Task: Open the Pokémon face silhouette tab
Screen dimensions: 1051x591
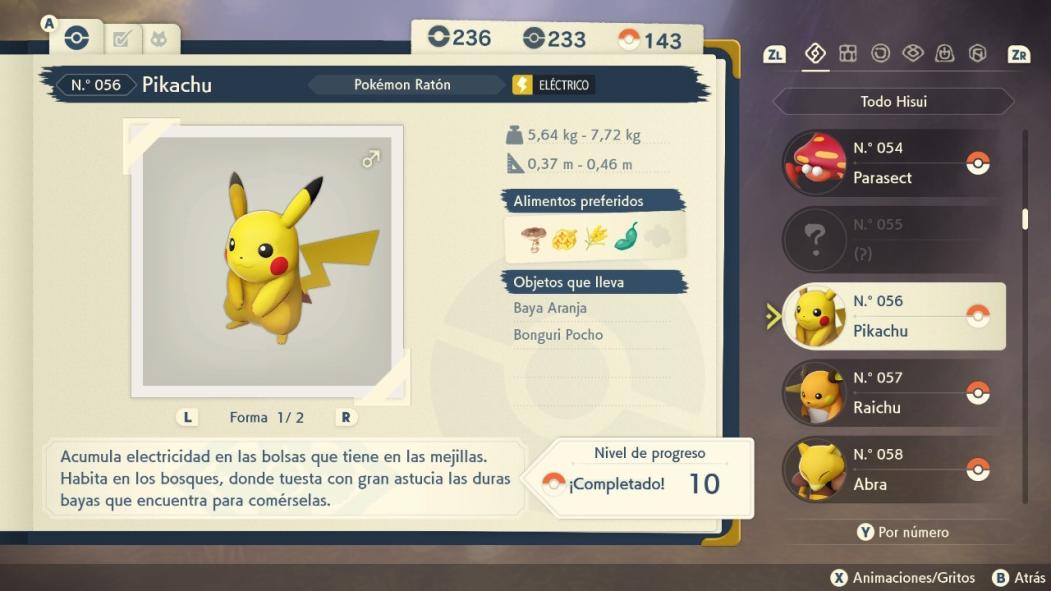Action: tap(159, 39)
